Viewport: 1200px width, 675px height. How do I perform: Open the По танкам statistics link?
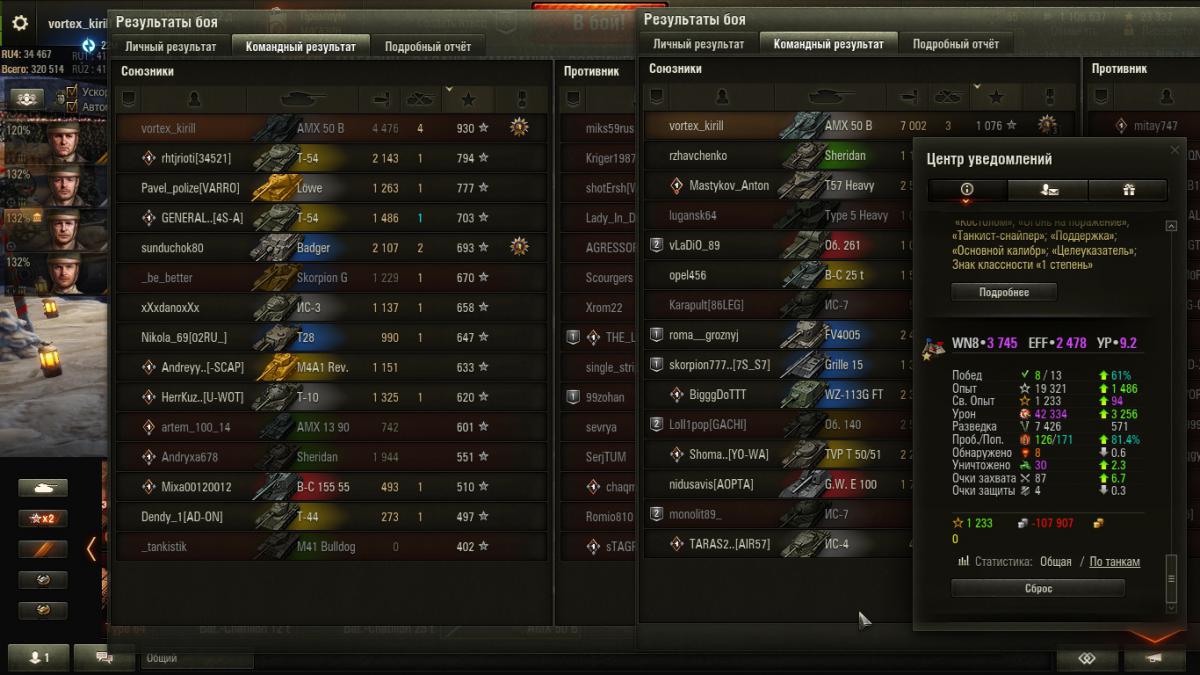1114,562
